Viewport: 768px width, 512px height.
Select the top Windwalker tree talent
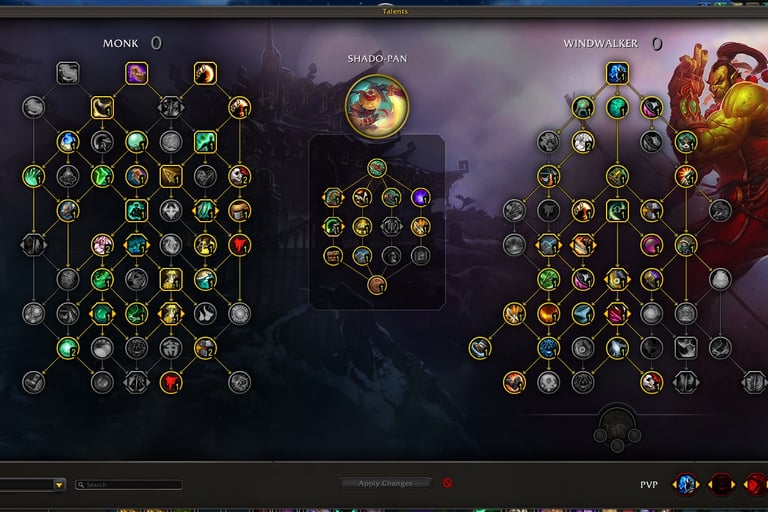coord(617,72)
